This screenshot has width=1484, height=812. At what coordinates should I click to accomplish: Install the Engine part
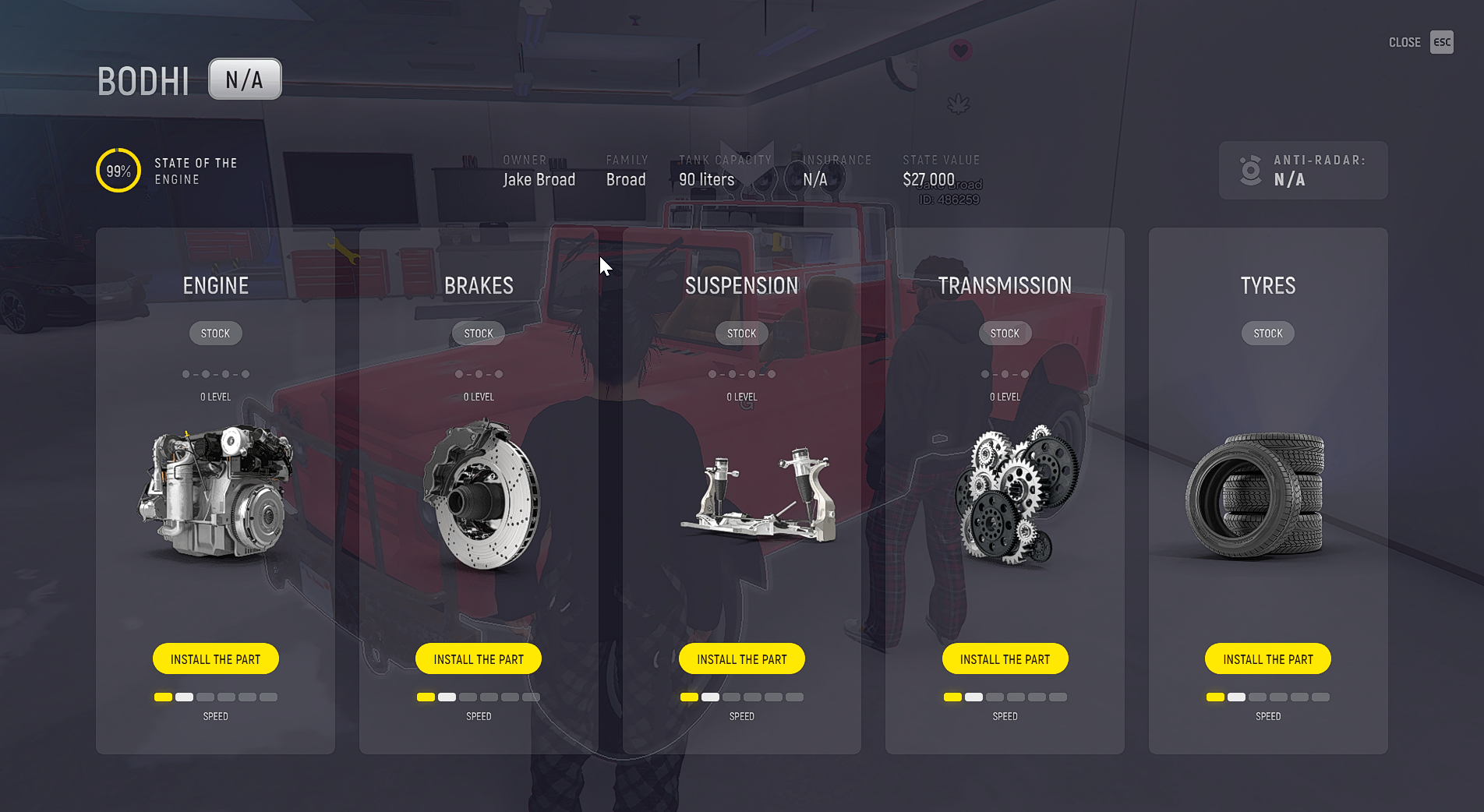click(x=215, y=658)
